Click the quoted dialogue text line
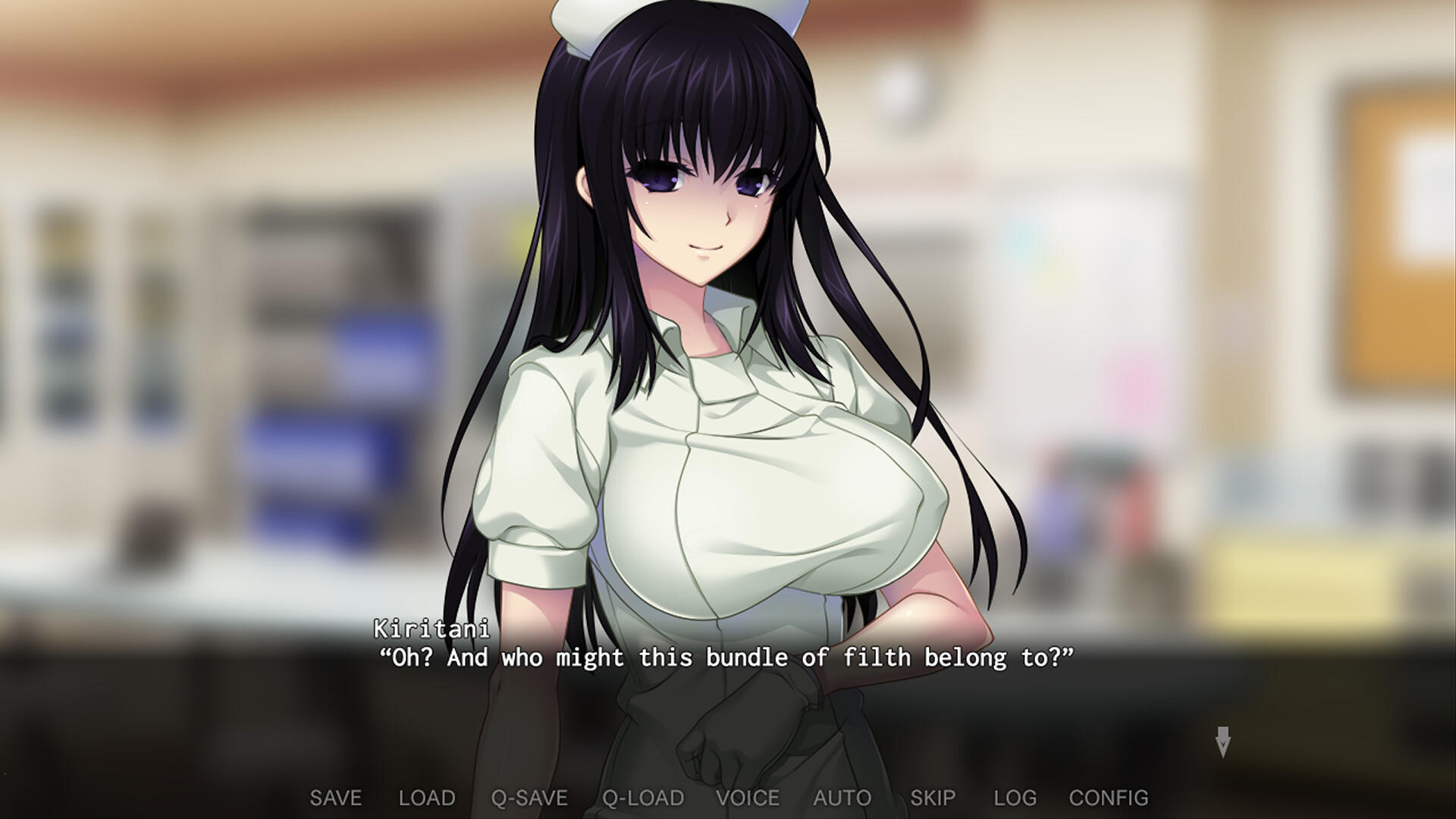The height and width of the screenshot is (819, 1456). click(724, 658)
